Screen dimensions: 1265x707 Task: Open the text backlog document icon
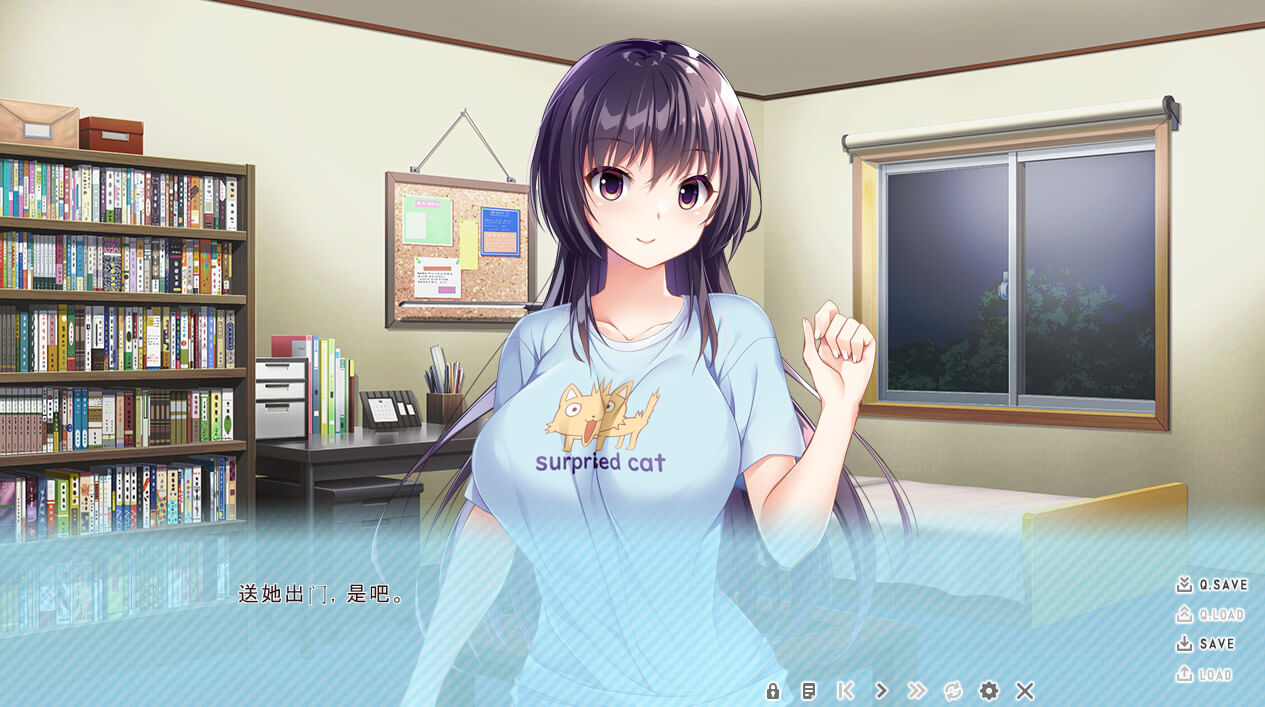click(809, 691)
